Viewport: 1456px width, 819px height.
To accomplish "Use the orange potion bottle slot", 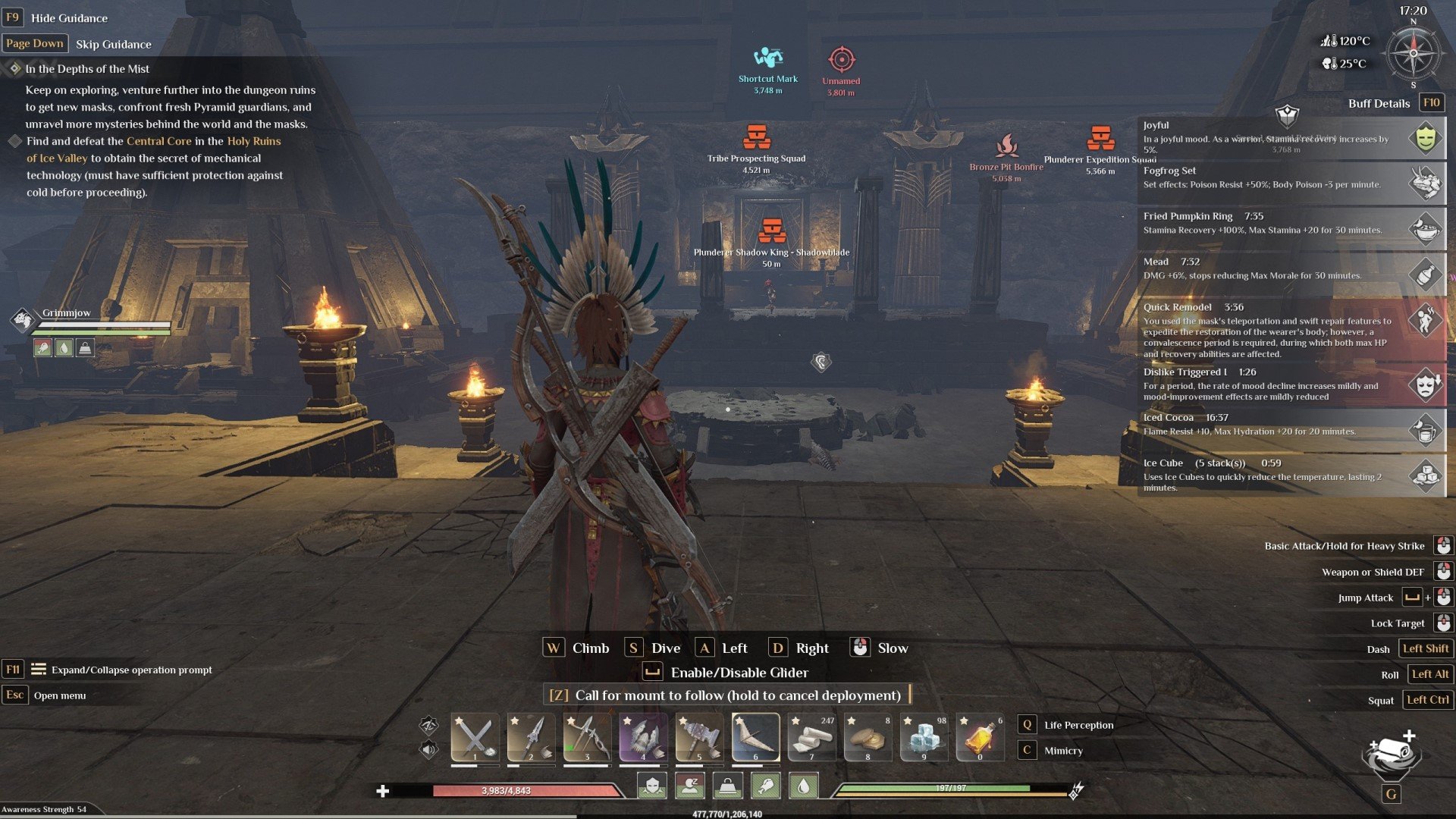I will click(980, 737).
